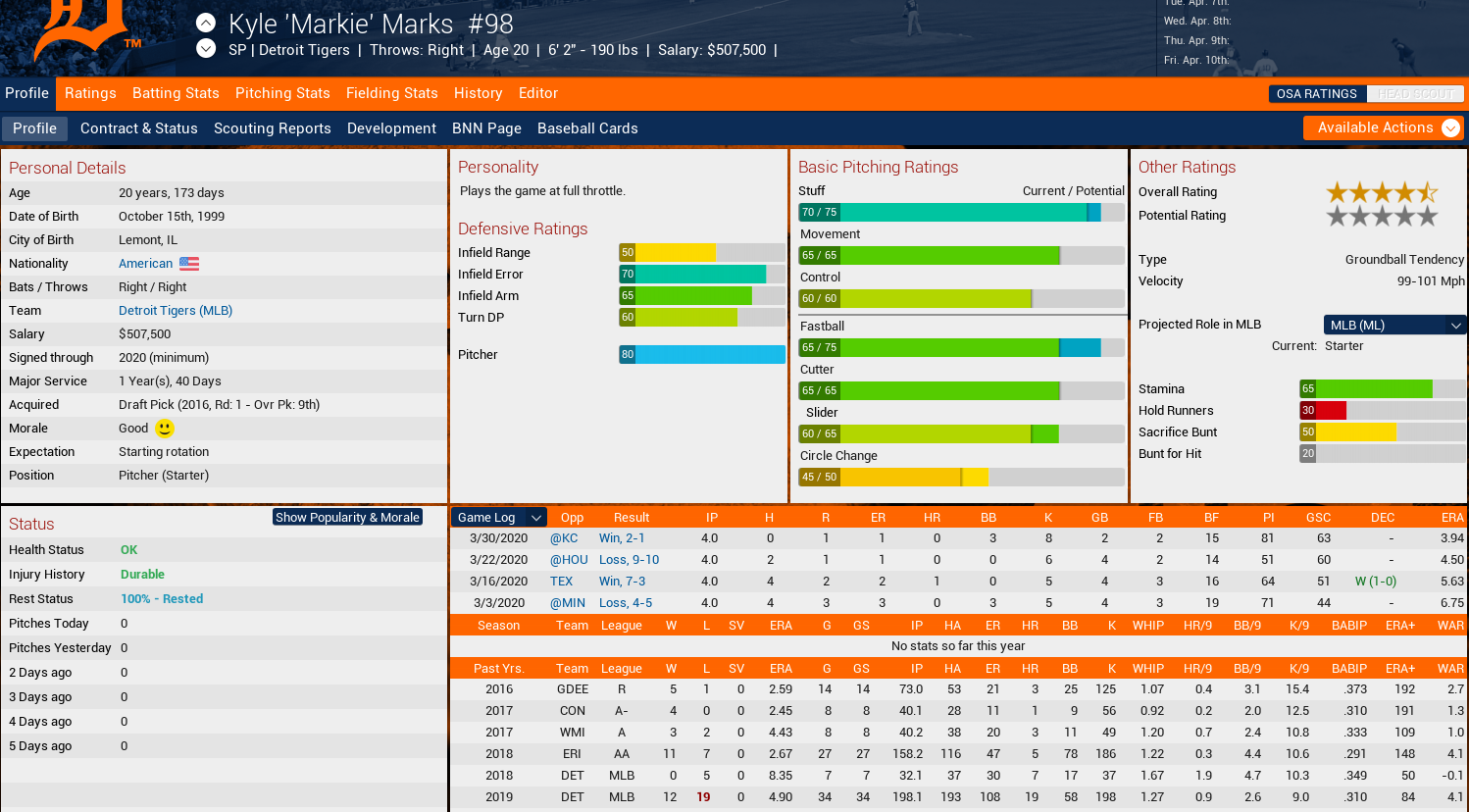Open the @KC opponent link in game log
Screen dimensions: 1469x812
(x=564, y=538)
